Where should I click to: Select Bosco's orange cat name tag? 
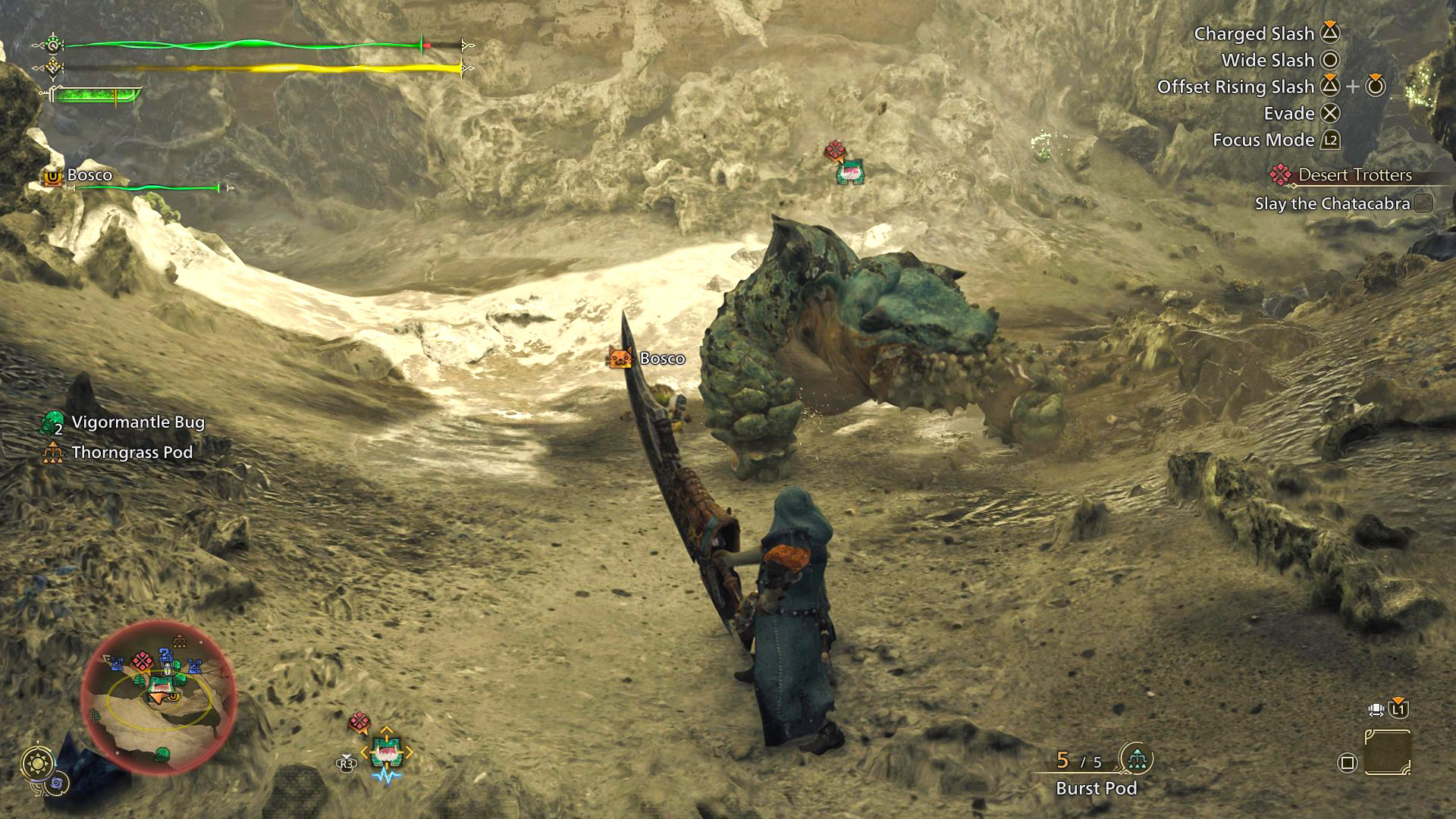pos(620,358)
